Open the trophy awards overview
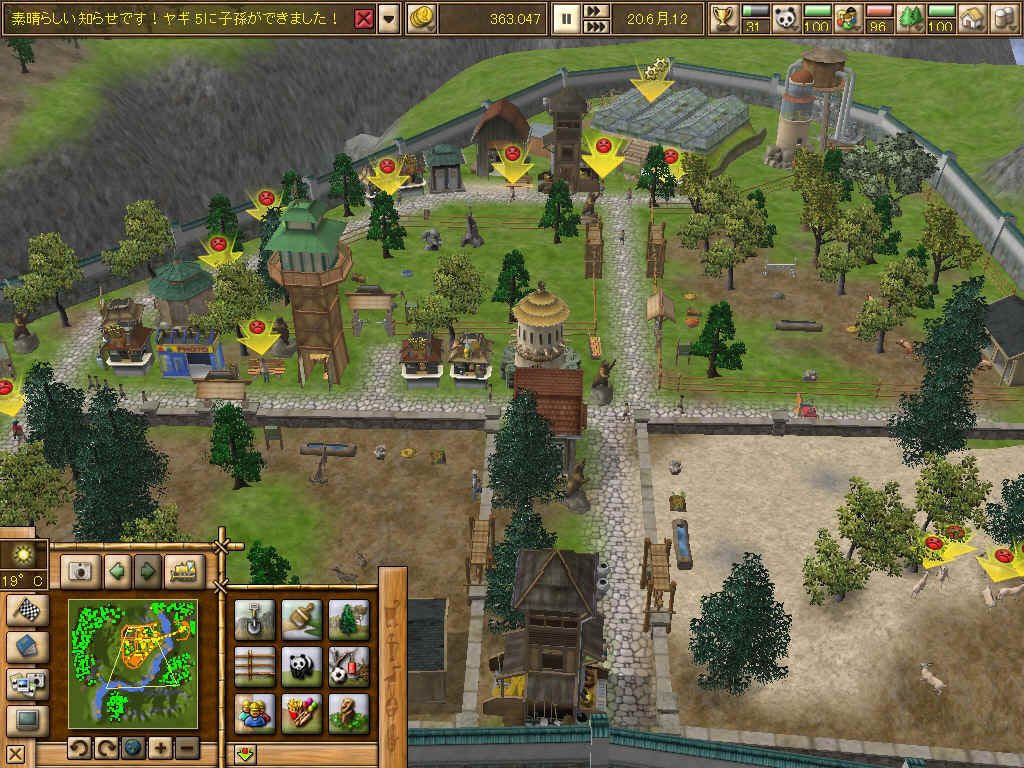Viewport: 1024px width, 768px height. coord(724,18)
